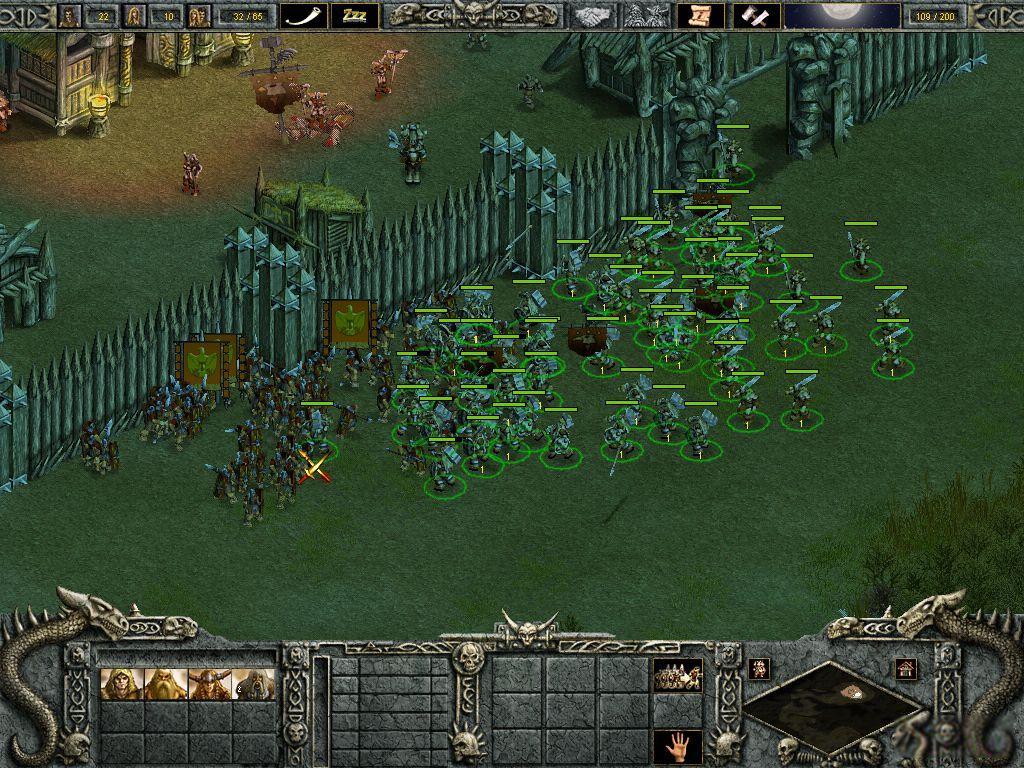Select the horned-helmet hero portrait
The height and width of the screenshot is (768, 1024).
point(208,685)
